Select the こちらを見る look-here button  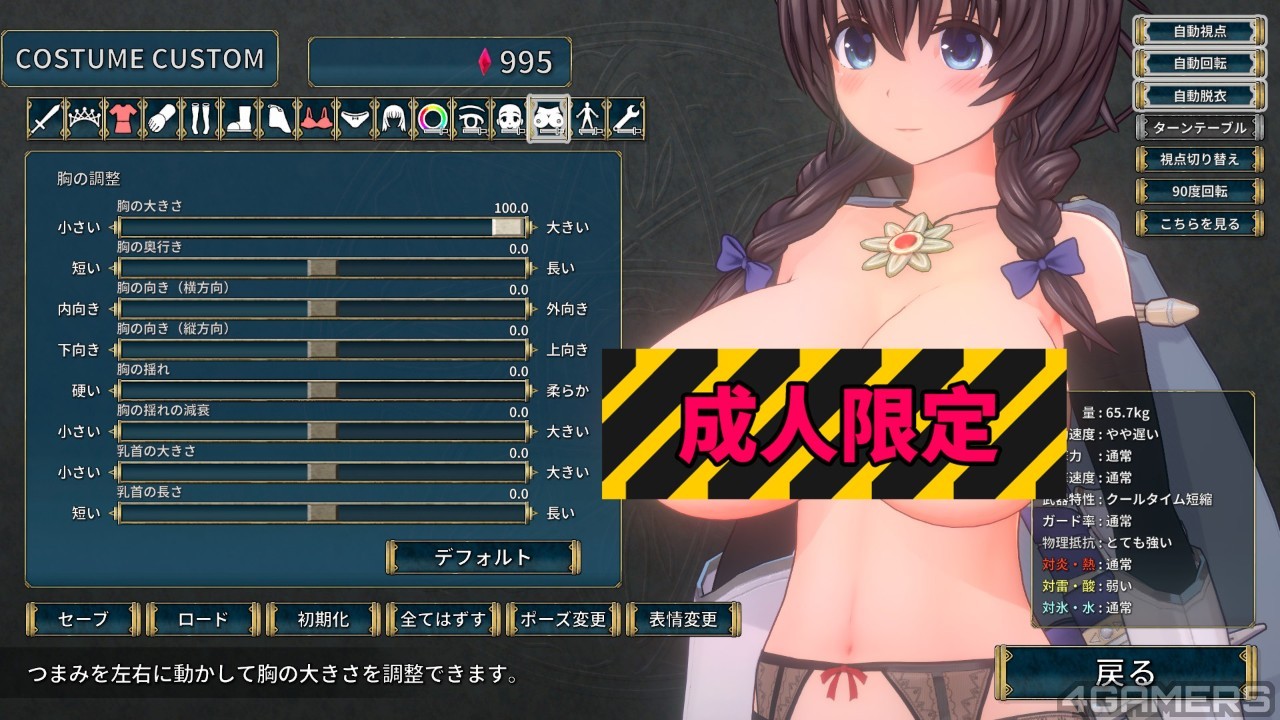click(1199, 224)
